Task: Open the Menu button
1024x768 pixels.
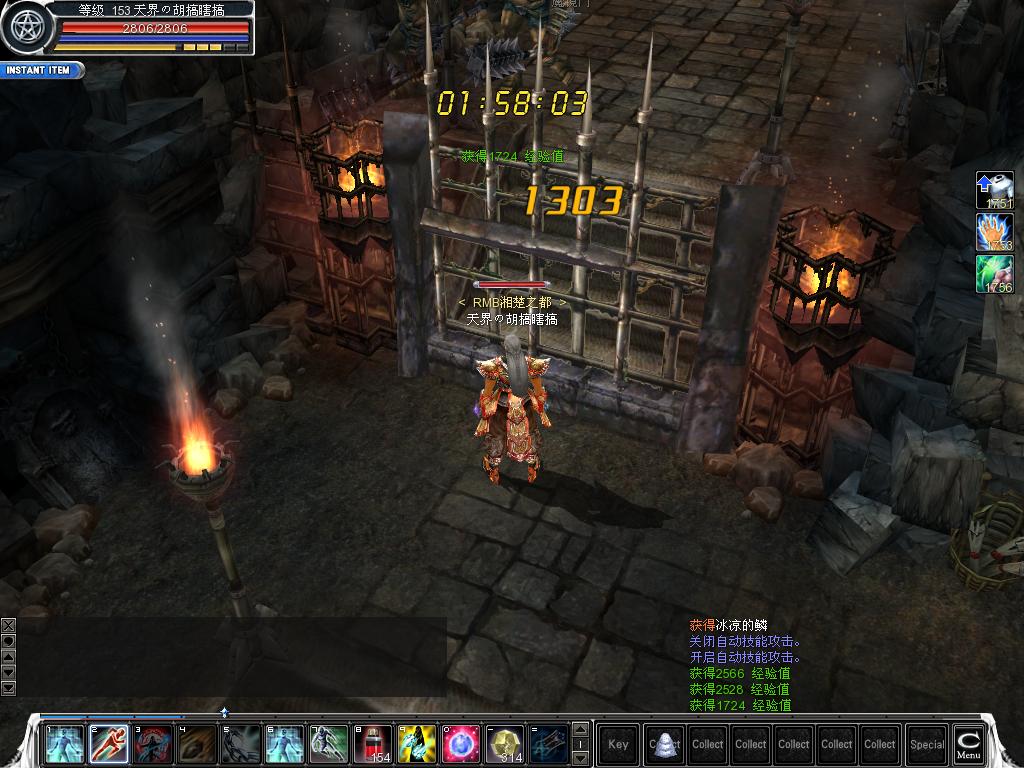Action: click(x=967, y=744)
